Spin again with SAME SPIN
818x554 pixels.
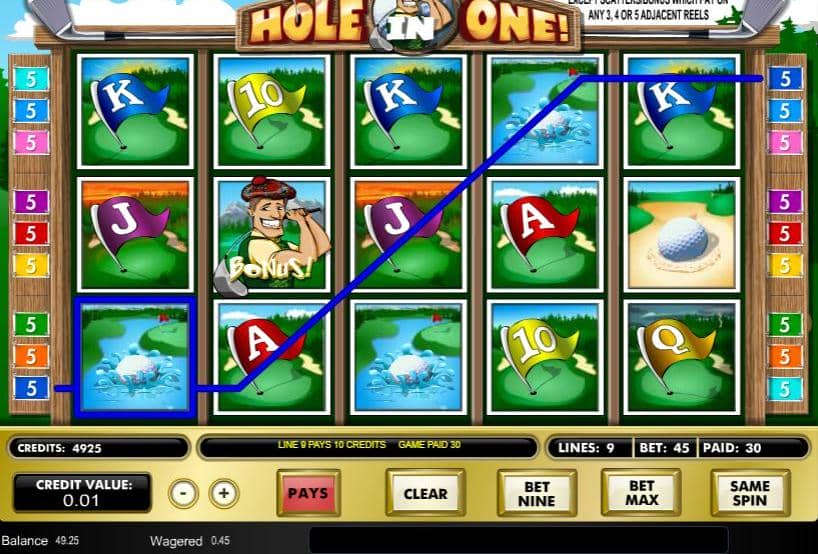point(750,493)
